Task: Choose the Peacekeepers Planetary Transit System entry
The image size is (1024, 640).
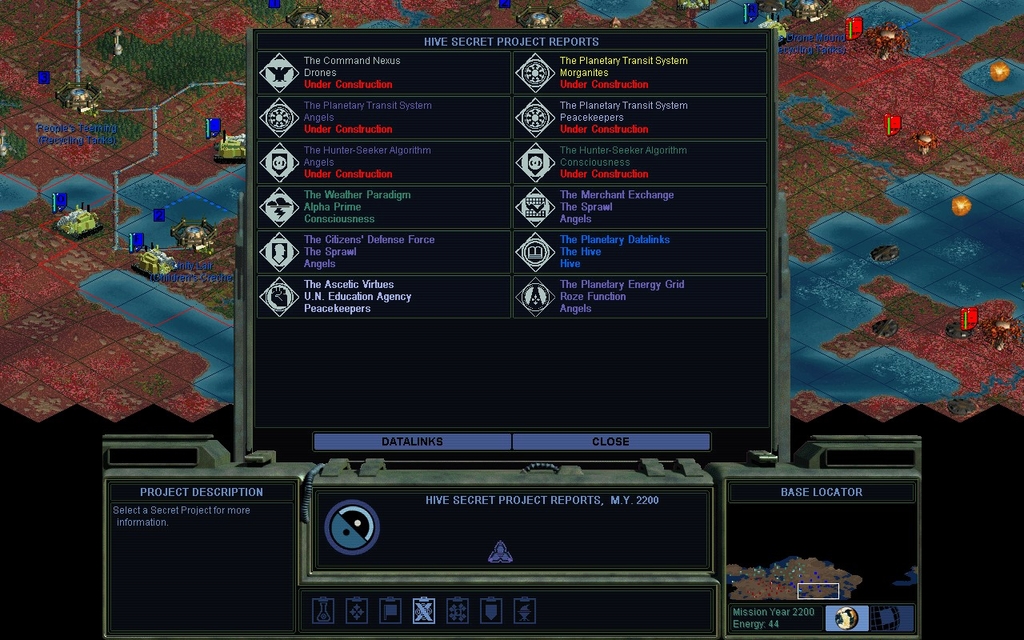Action: pos(640,117)
